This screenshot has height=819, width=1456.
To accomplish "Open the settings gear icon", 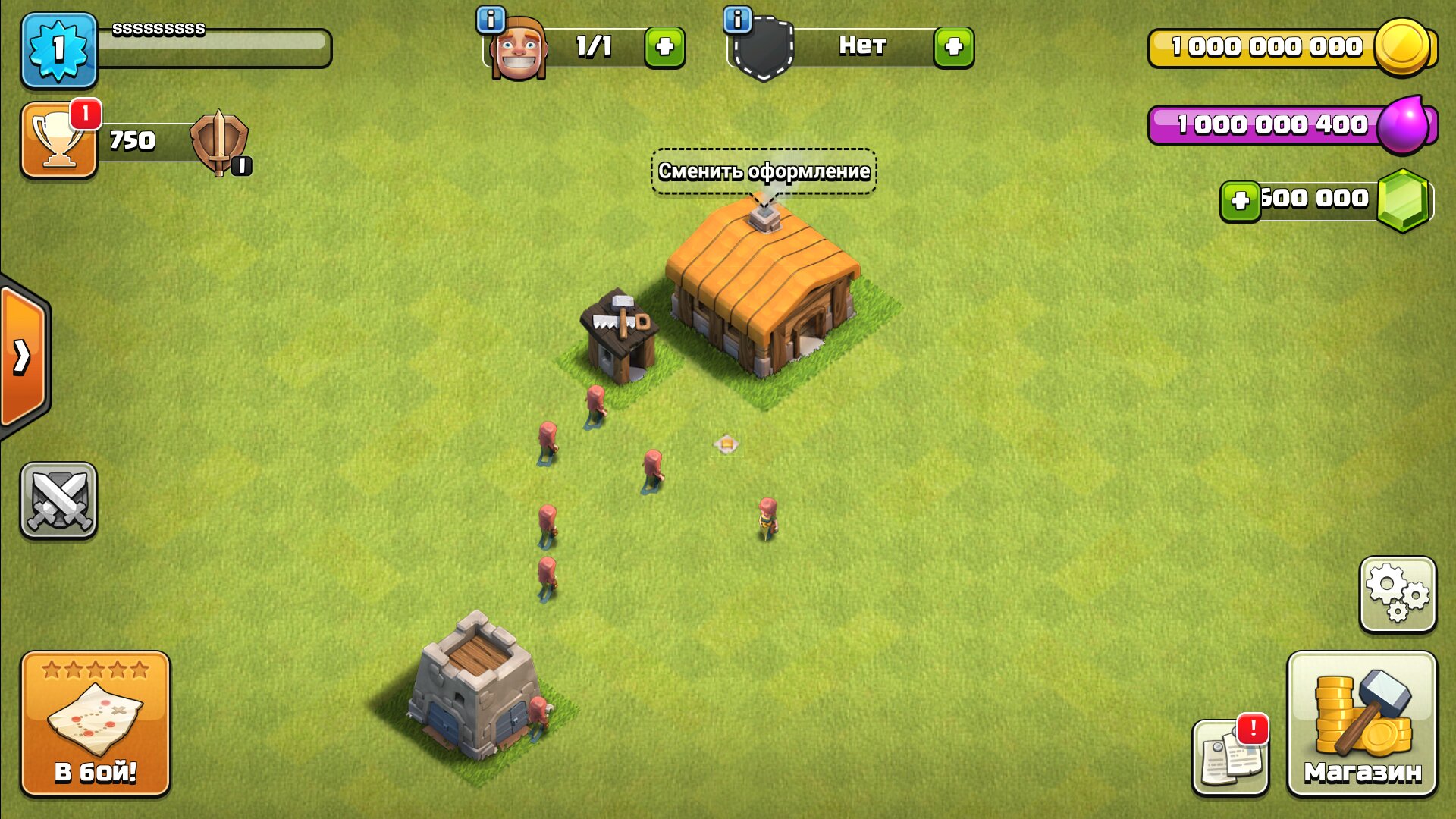I will tap(1399, 595).
